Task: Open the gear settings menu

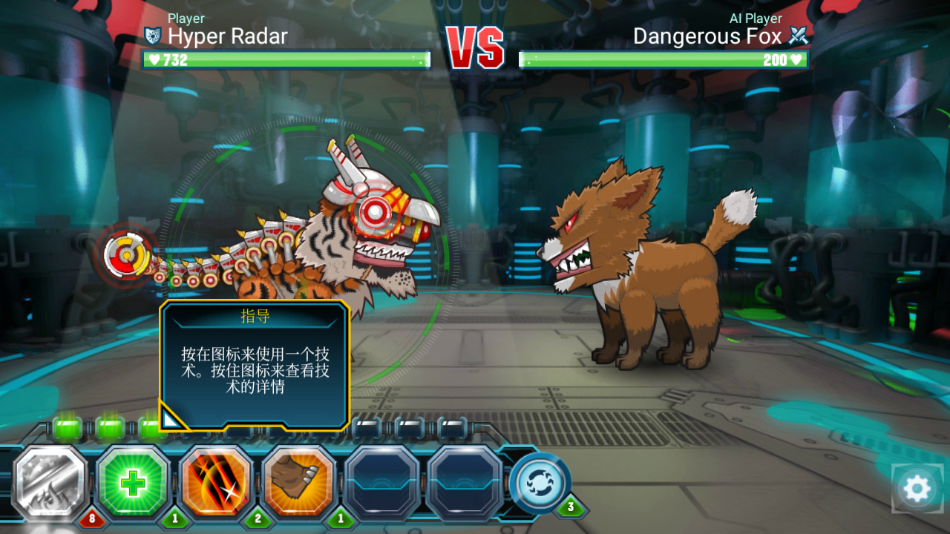Action: click(x=916, y=489)
